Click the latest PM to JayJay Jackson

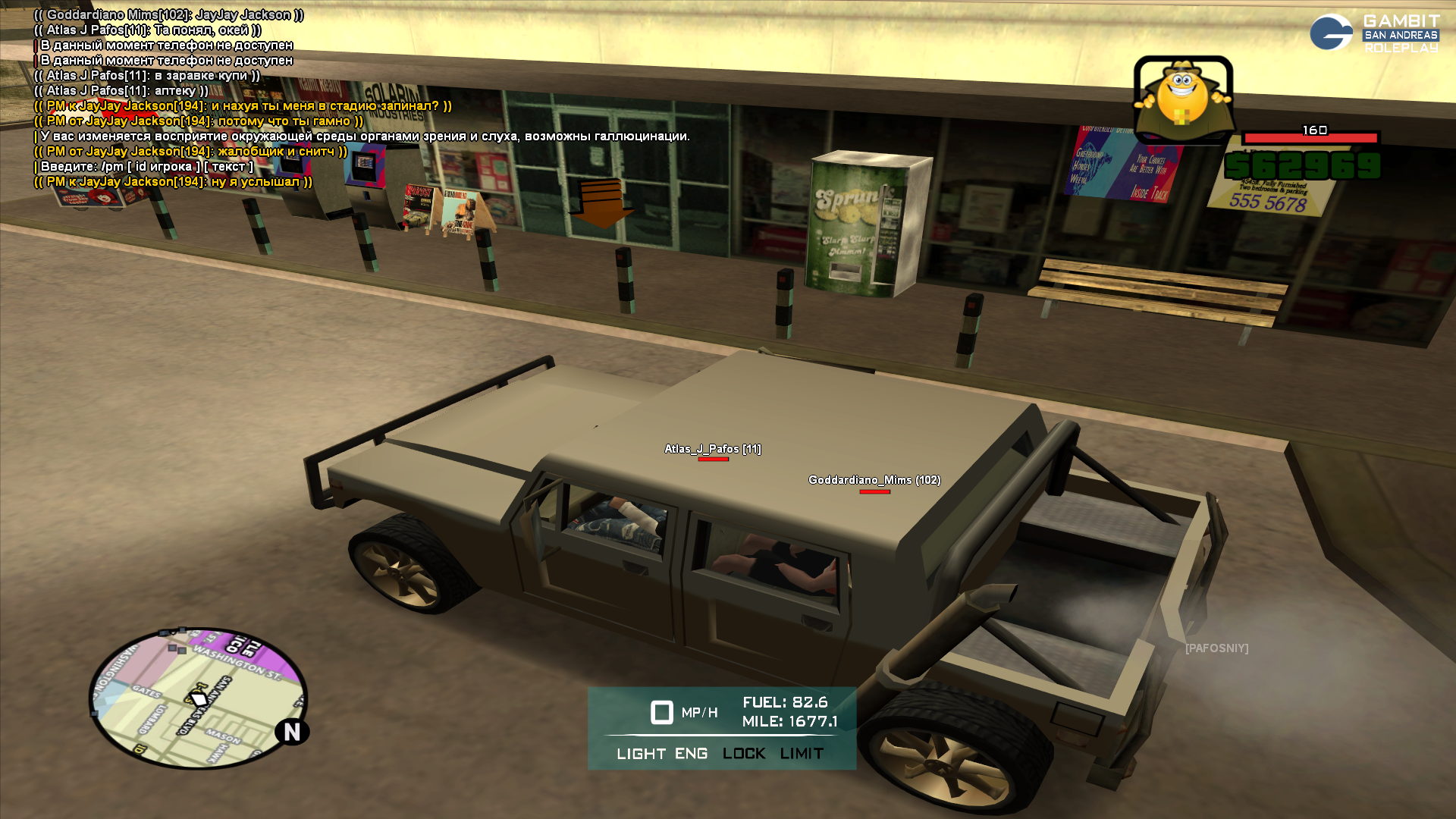pos(174,182)
